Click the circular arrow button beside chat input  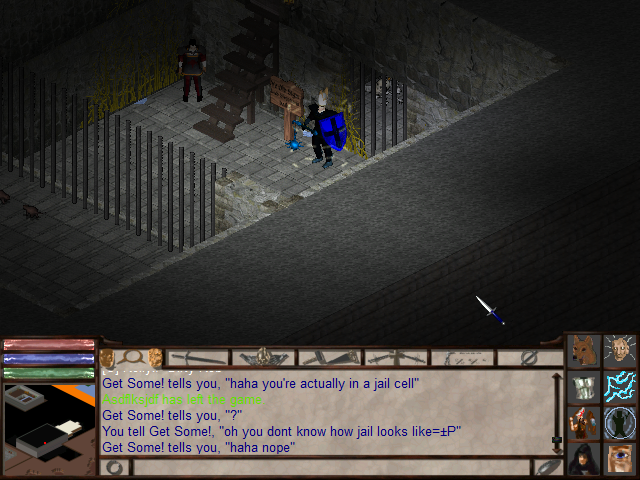pyautogui.click(x=115, y=467)
